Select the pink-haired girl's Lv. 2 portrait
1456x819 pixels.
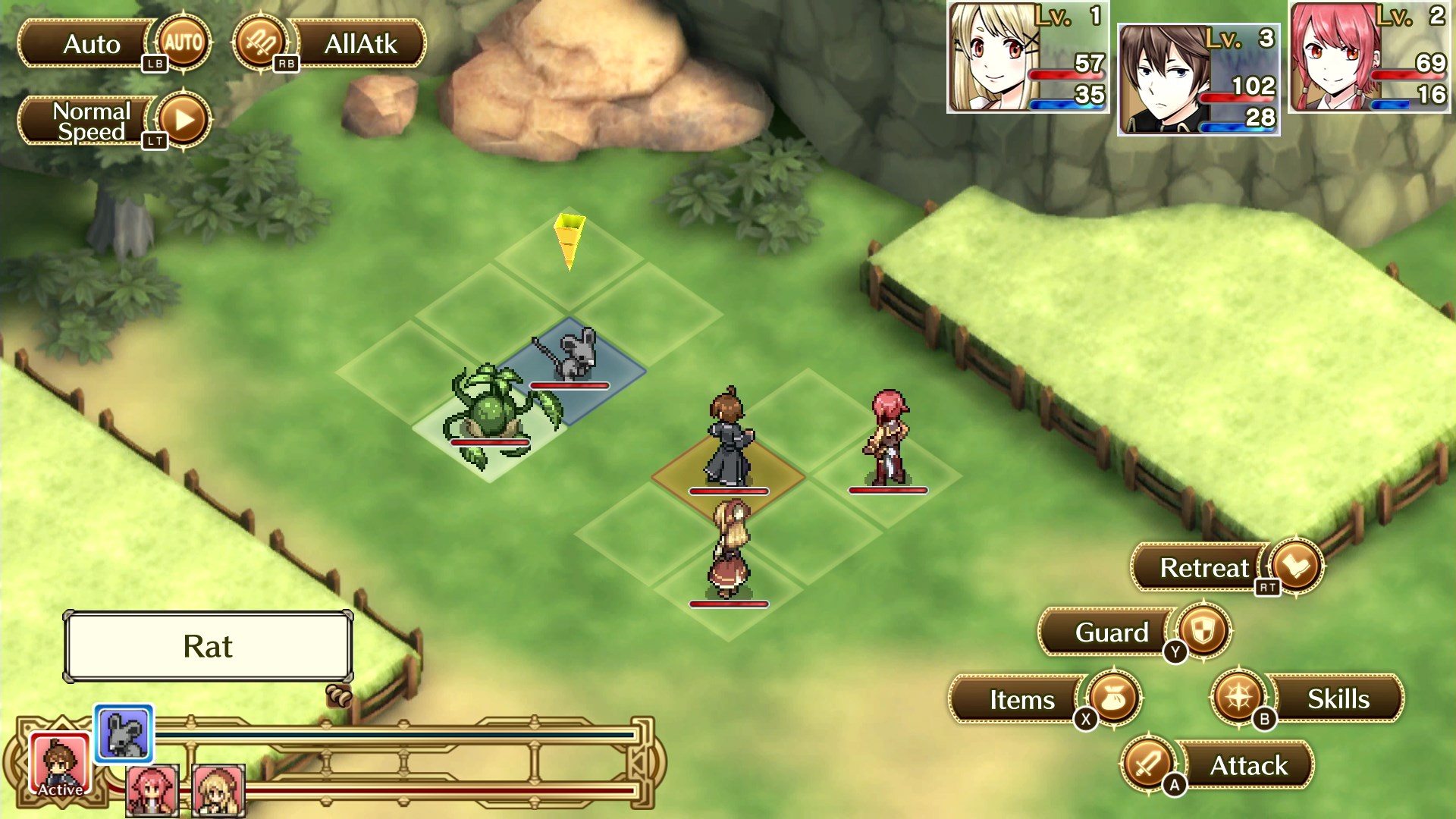click(x=1369, y=58)
